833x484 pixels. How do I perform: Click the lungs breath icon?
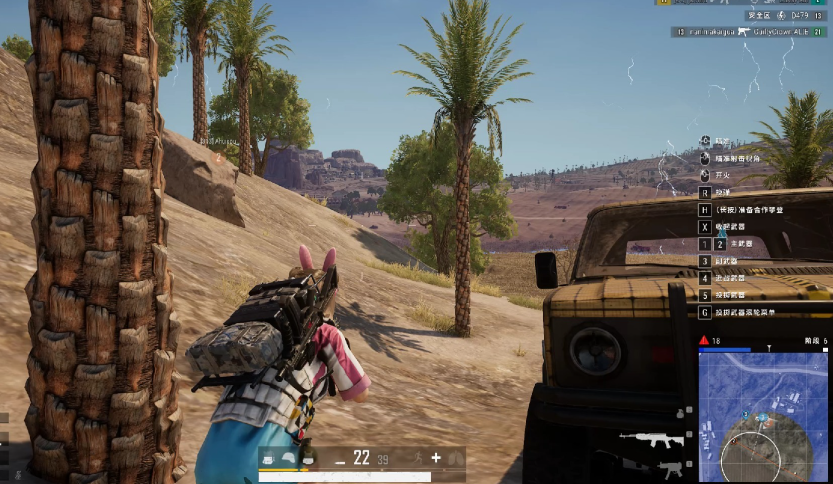[x=455, y=458]
